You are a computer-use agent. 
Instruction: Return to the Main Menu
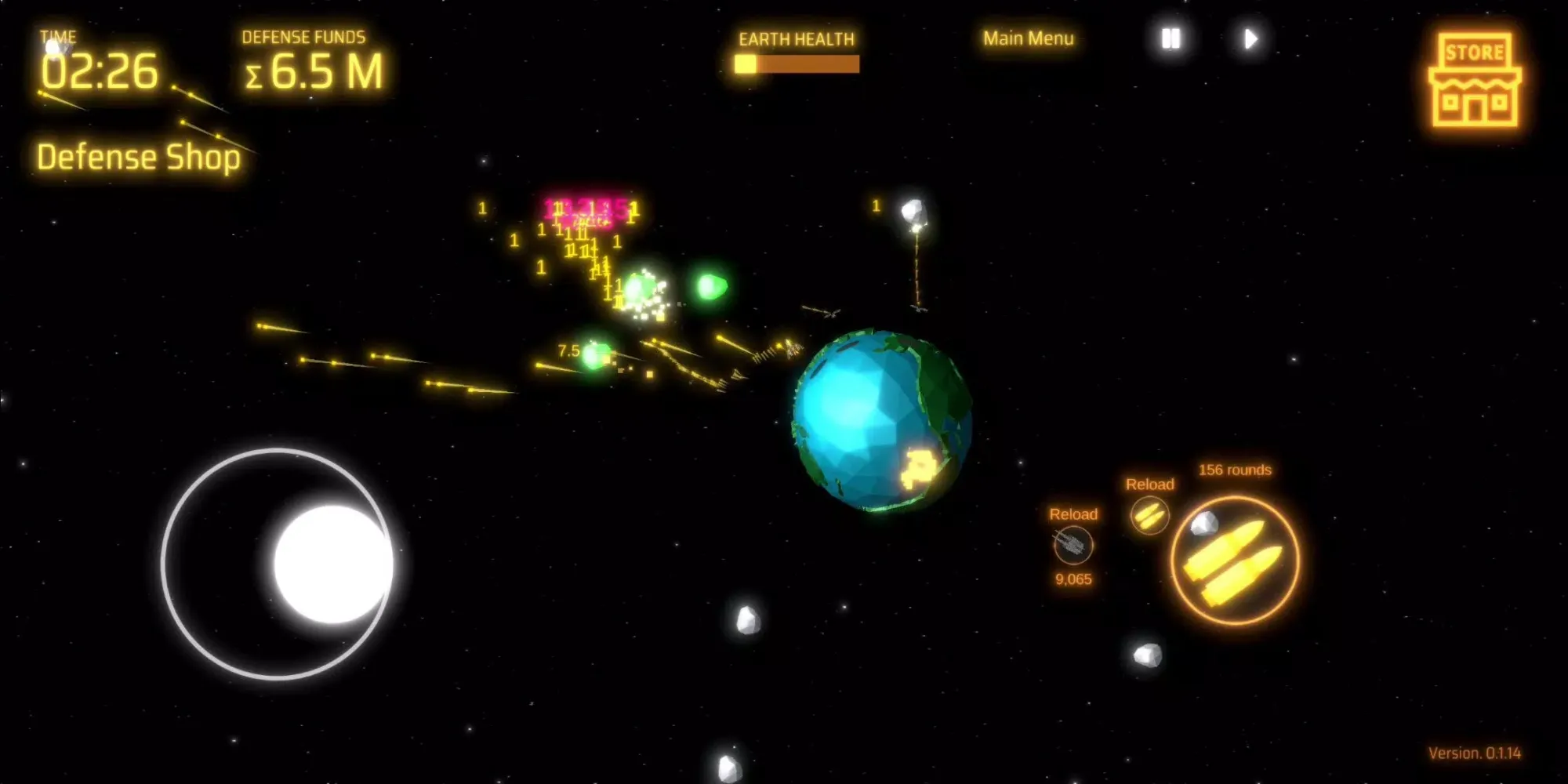(1028, 38)
